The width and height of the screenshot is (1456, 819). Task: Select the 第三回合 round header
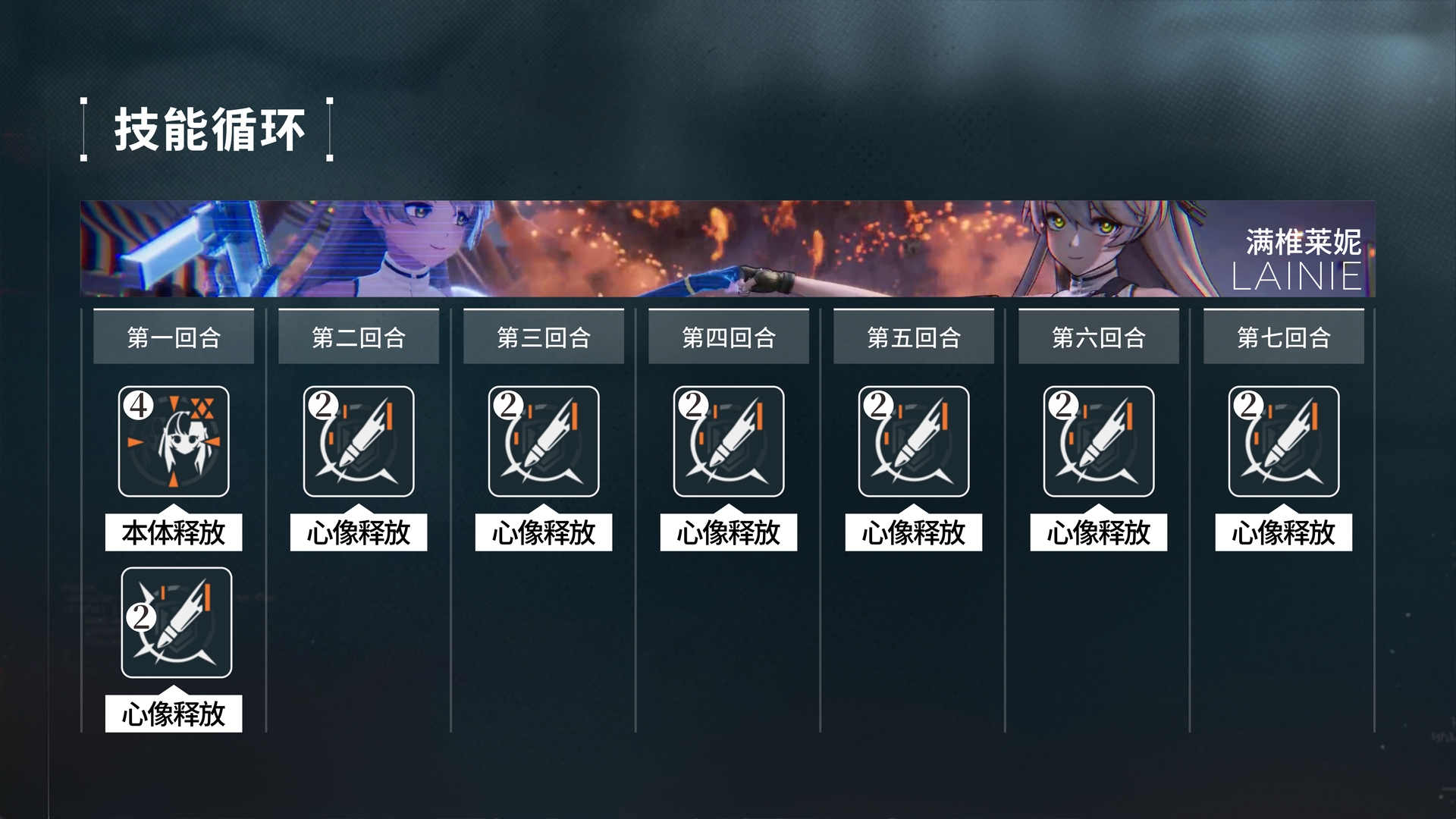pyautogui.click(x=544, y=337)
